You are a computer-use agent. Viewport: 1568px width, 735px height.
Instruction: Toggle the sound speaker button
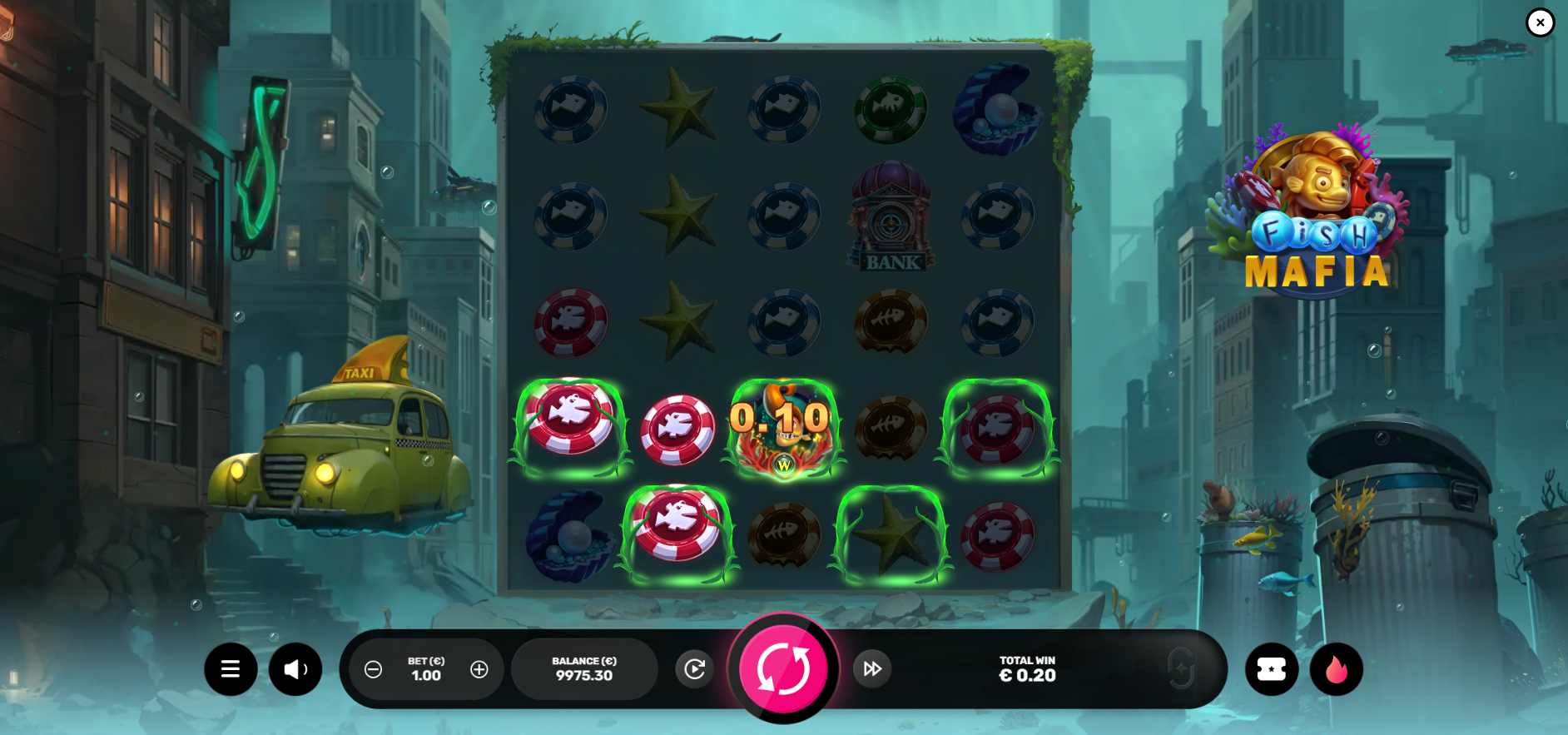click(x=295, y=669)
